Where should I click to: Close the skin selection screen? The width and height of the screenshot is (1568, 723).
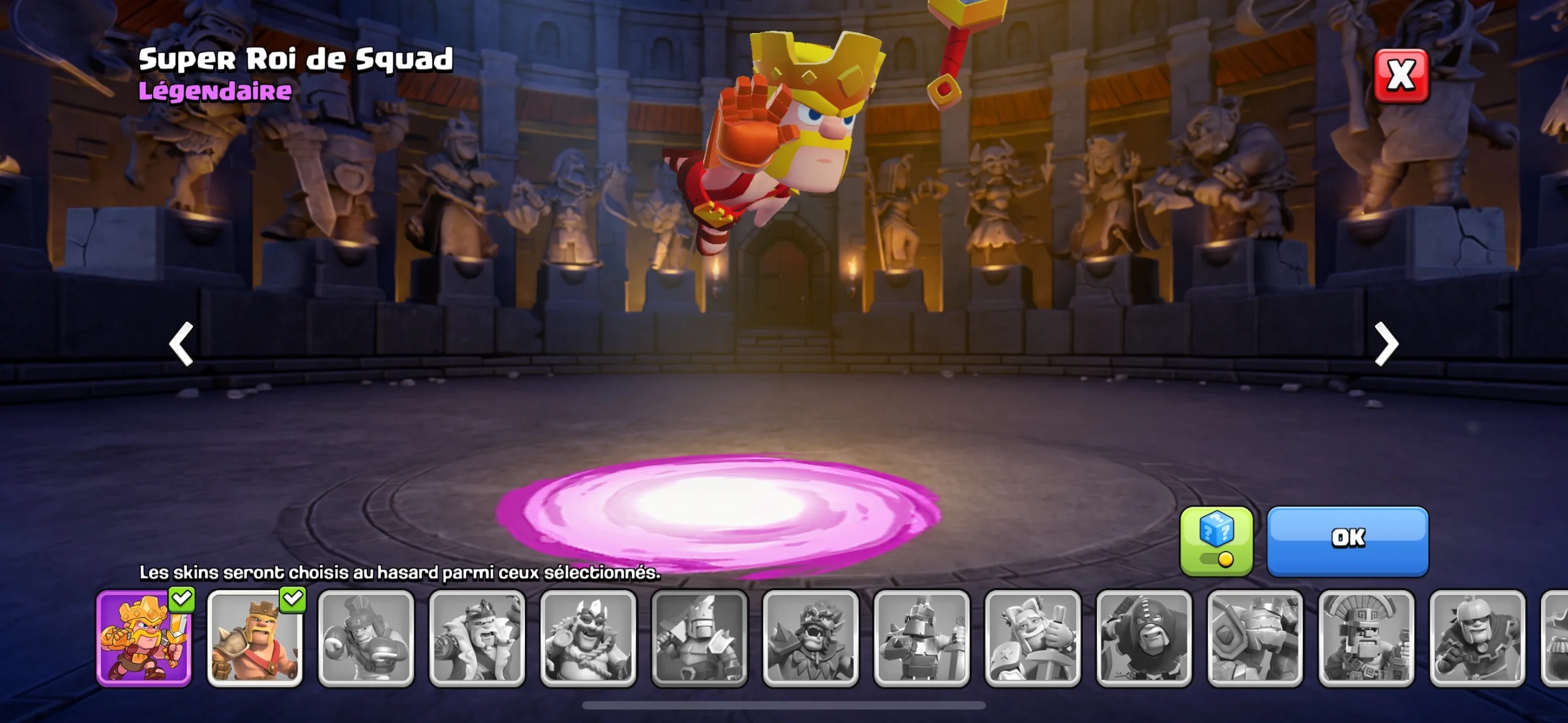(x=1401, y=76)
